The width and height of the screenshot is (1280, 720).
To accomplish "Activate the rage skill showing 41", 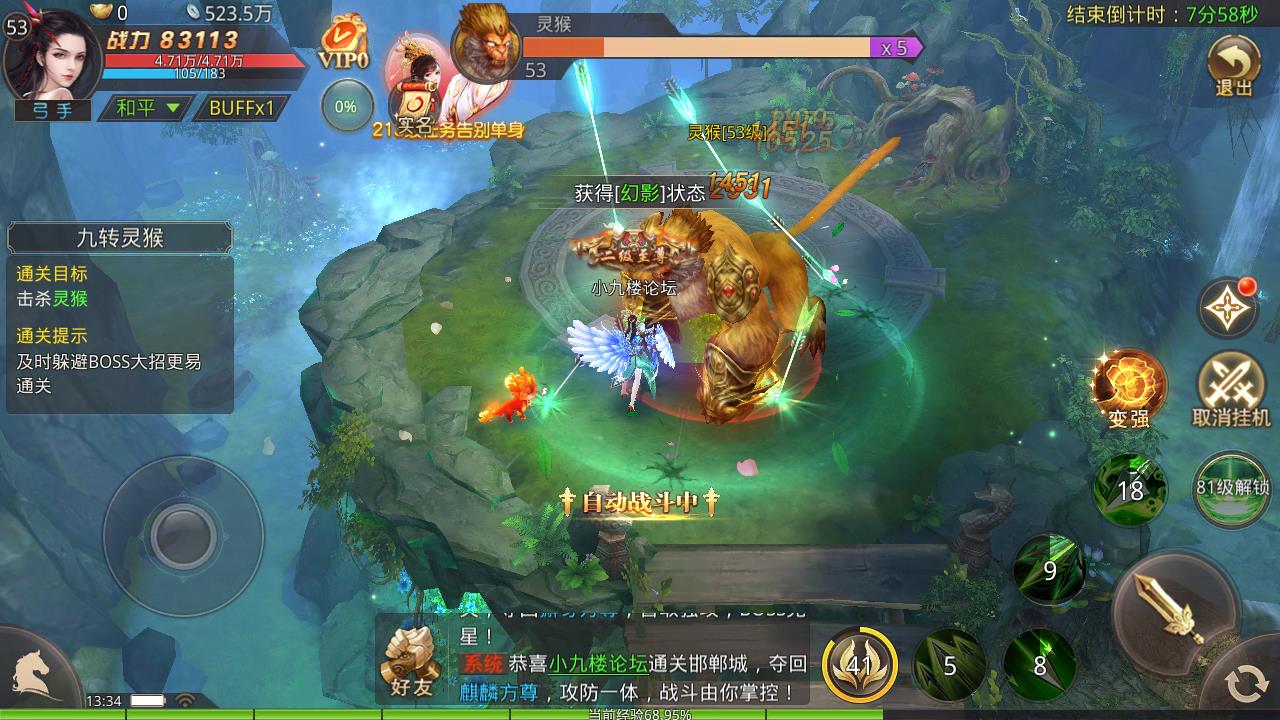I will [861, 662].
